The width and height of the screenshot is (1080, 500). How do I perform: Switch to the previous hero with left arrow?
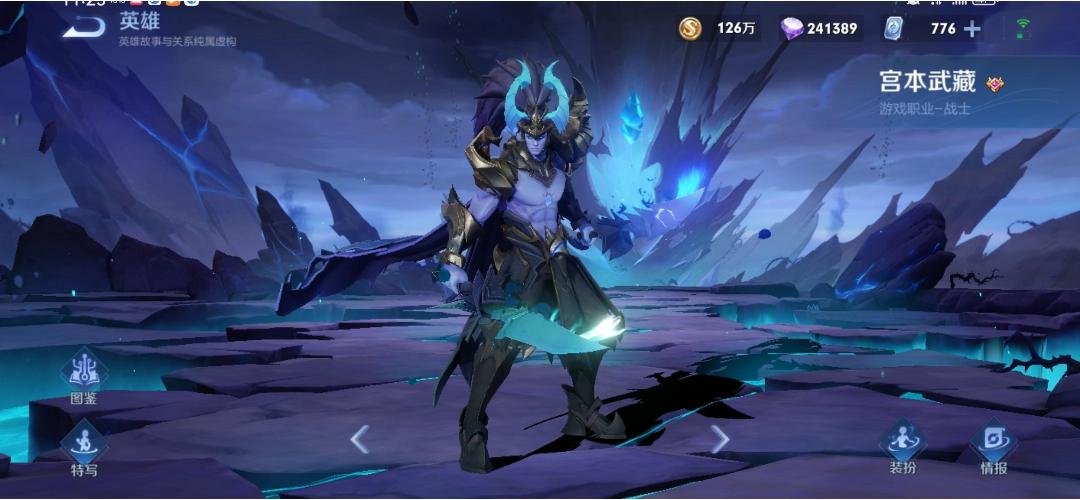360,438
